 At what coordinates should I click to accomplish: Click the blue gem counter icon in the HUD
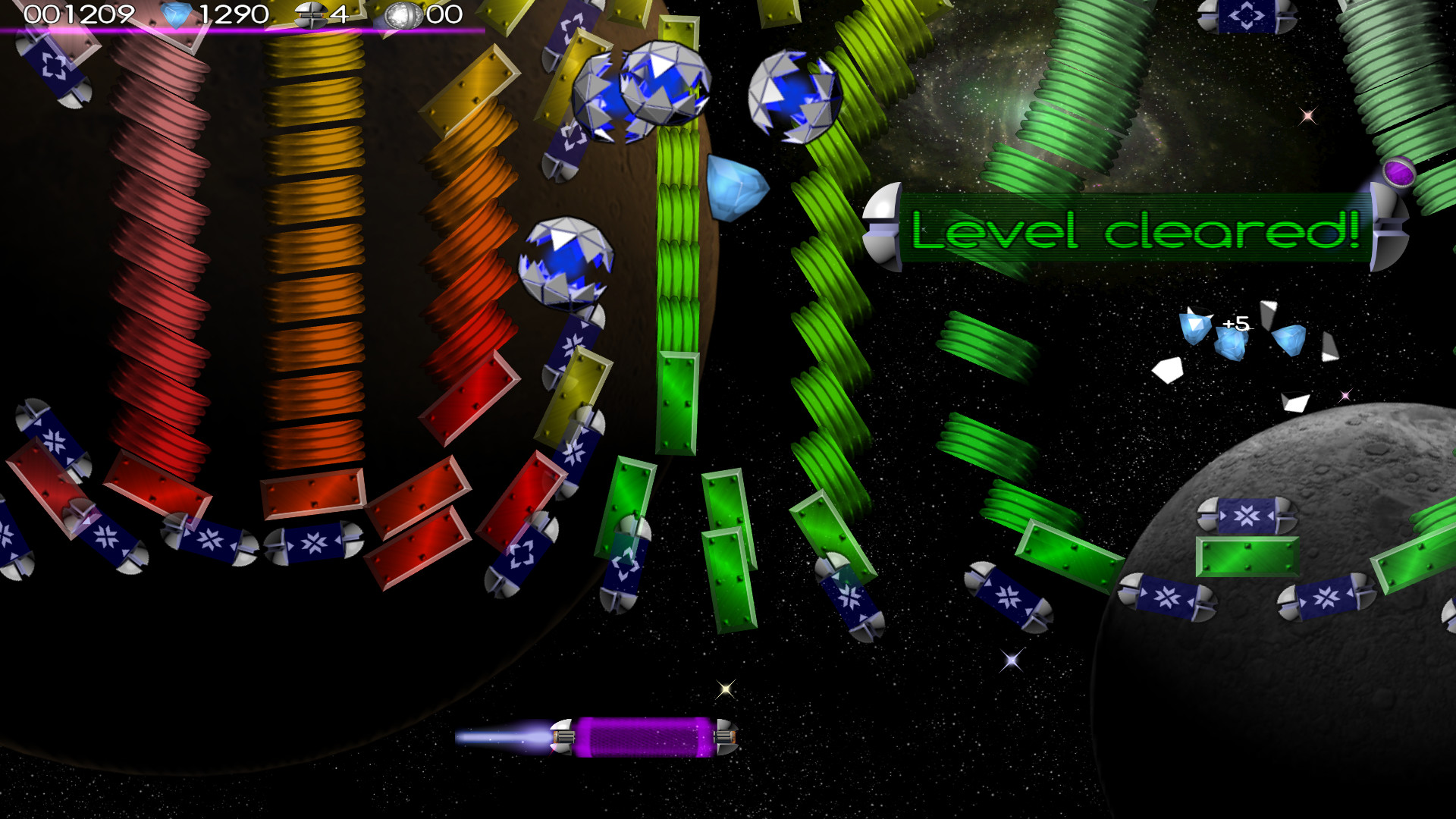(177, 14)
